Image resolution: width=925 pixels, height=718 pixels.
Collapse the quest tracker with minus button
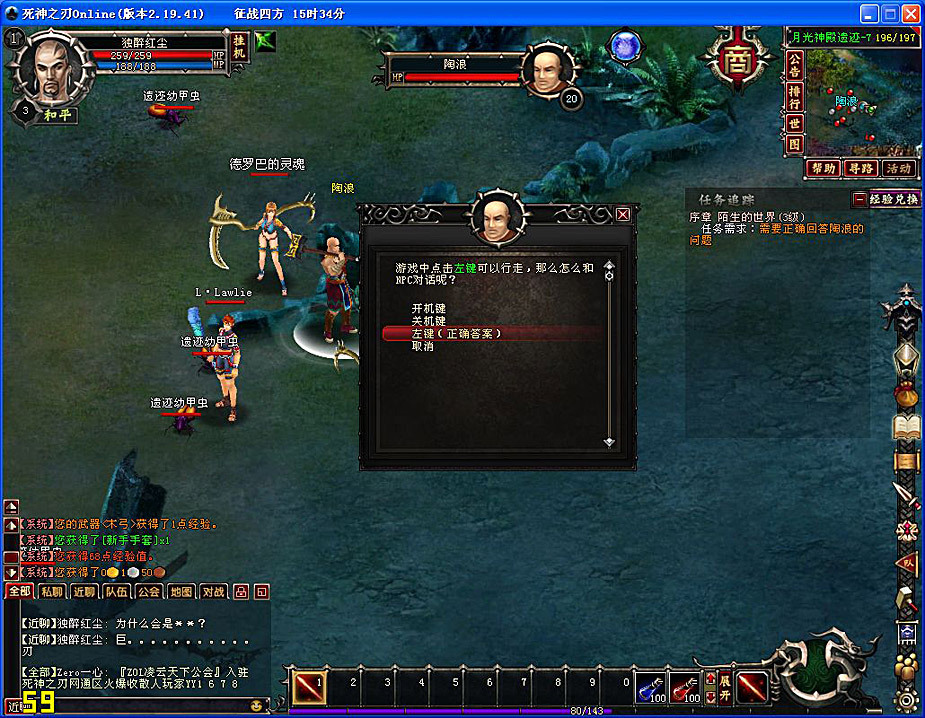pyautogui.click(x=859, y=199)
